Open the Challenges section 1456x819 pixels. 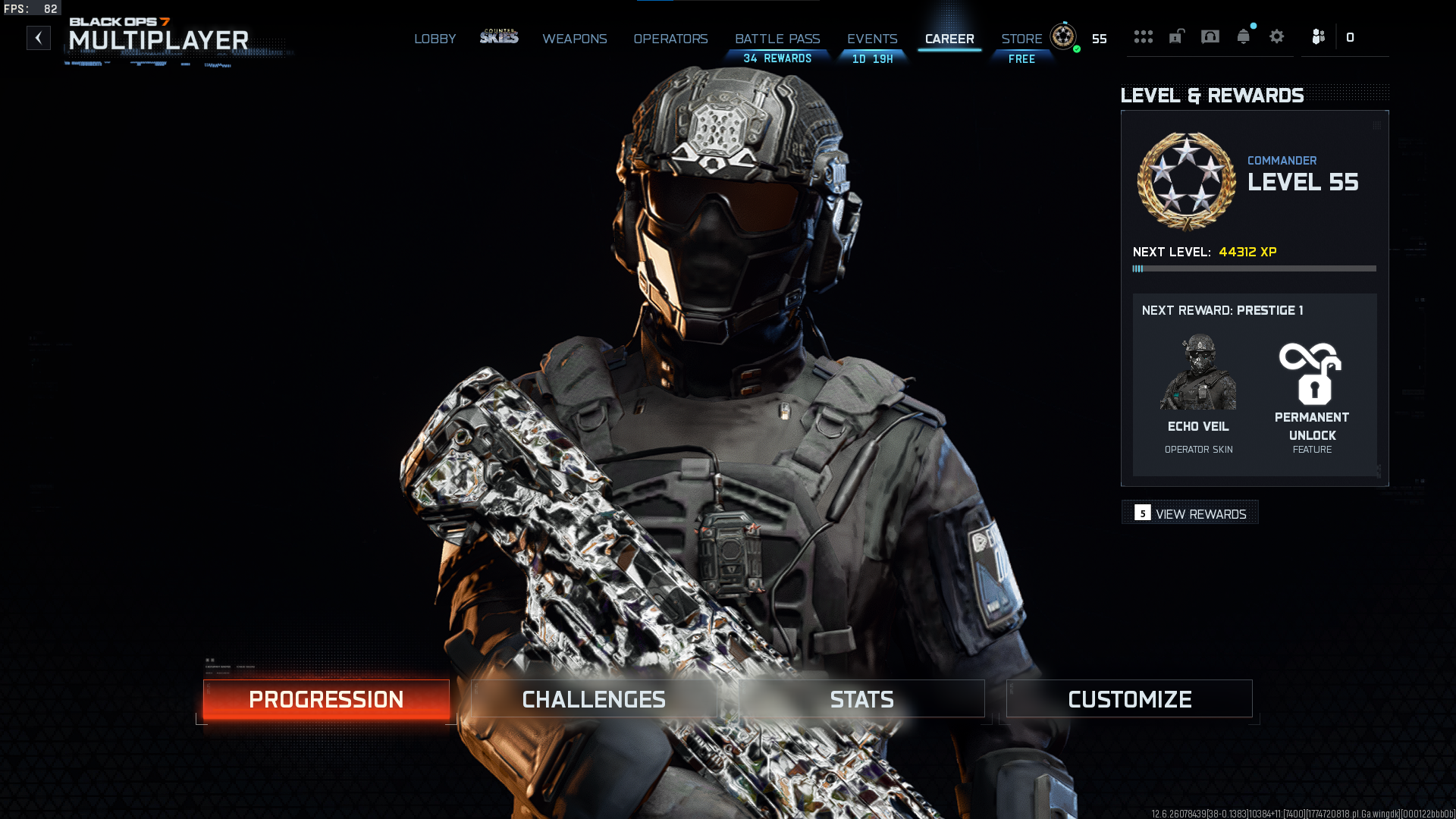[x=594, y=699]
